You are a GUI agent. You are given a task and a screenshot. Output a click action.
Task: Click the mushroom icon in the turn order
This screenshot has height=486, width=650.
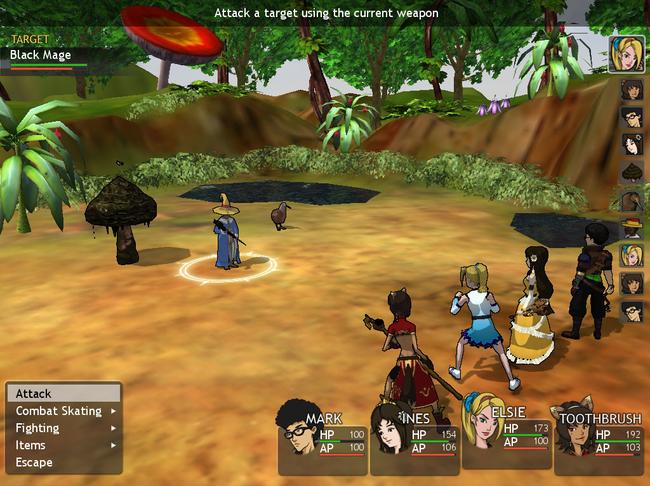(x=631, y=173)
